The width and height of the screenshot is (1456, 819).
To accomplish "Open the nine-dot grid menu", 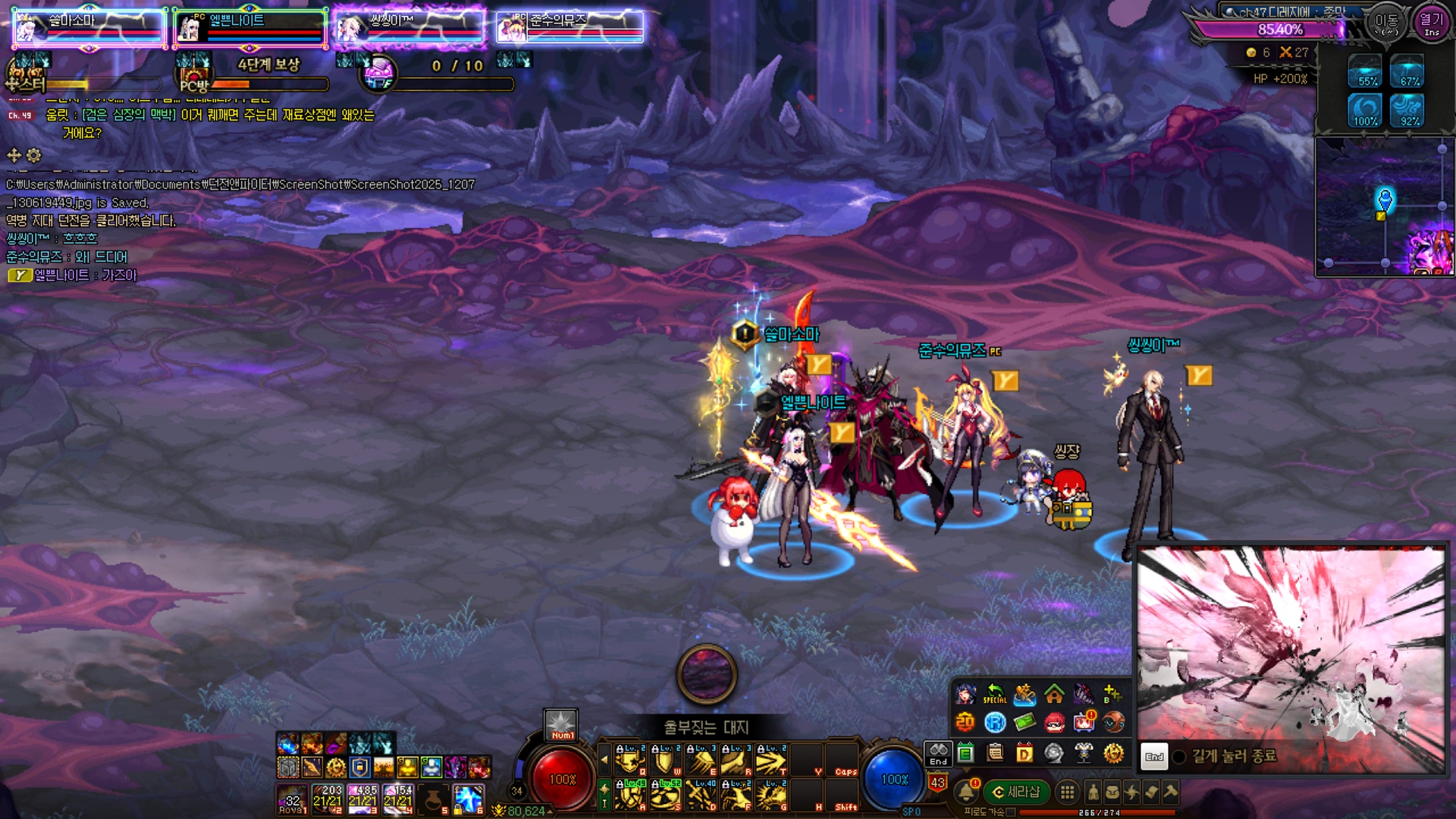I will point(1067,792).
